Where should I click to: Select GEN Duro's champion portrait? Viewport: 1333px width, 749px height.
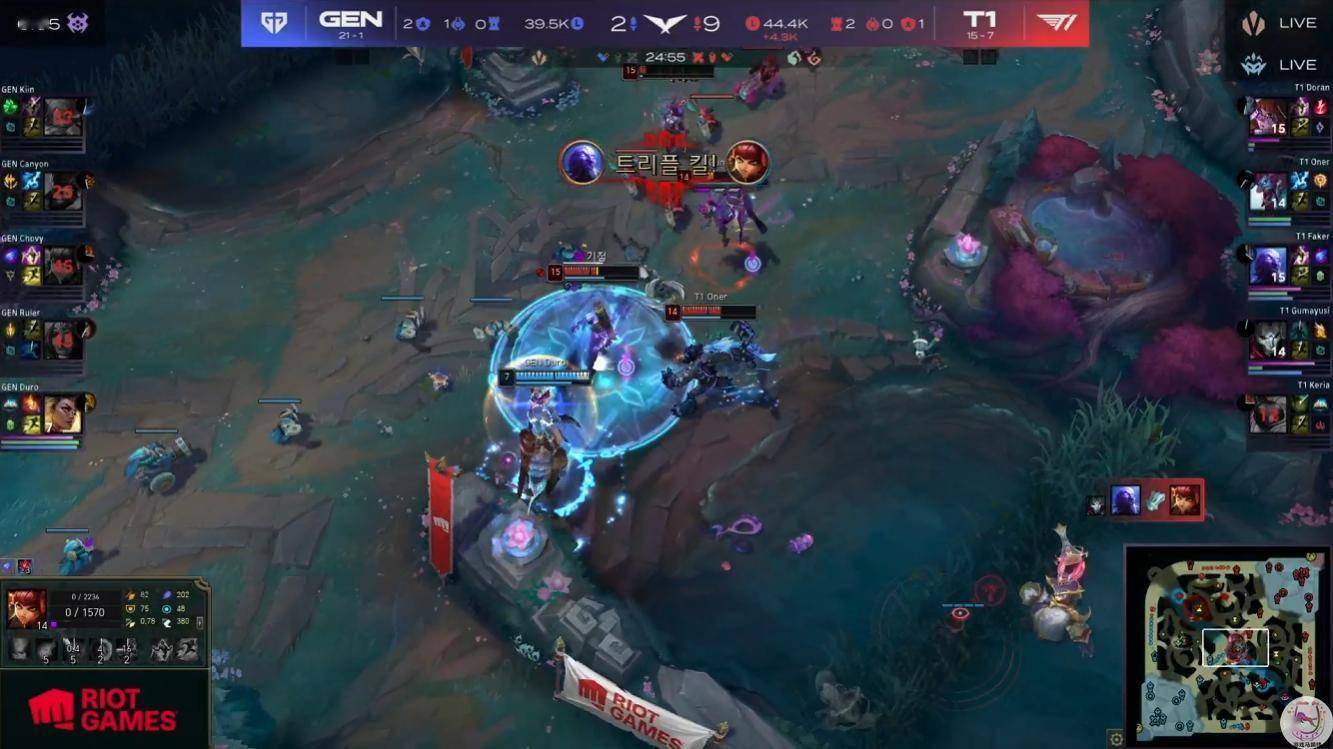[x=62, y=414]
